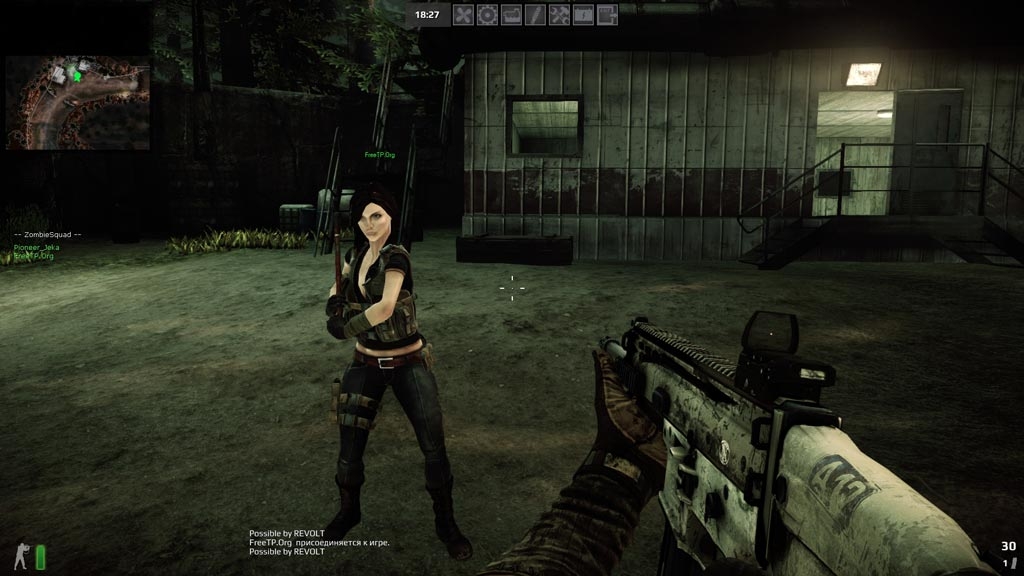Open the gear icon in the top toolbar
This screenshot has height=576, width=1024.
[487, 15]
